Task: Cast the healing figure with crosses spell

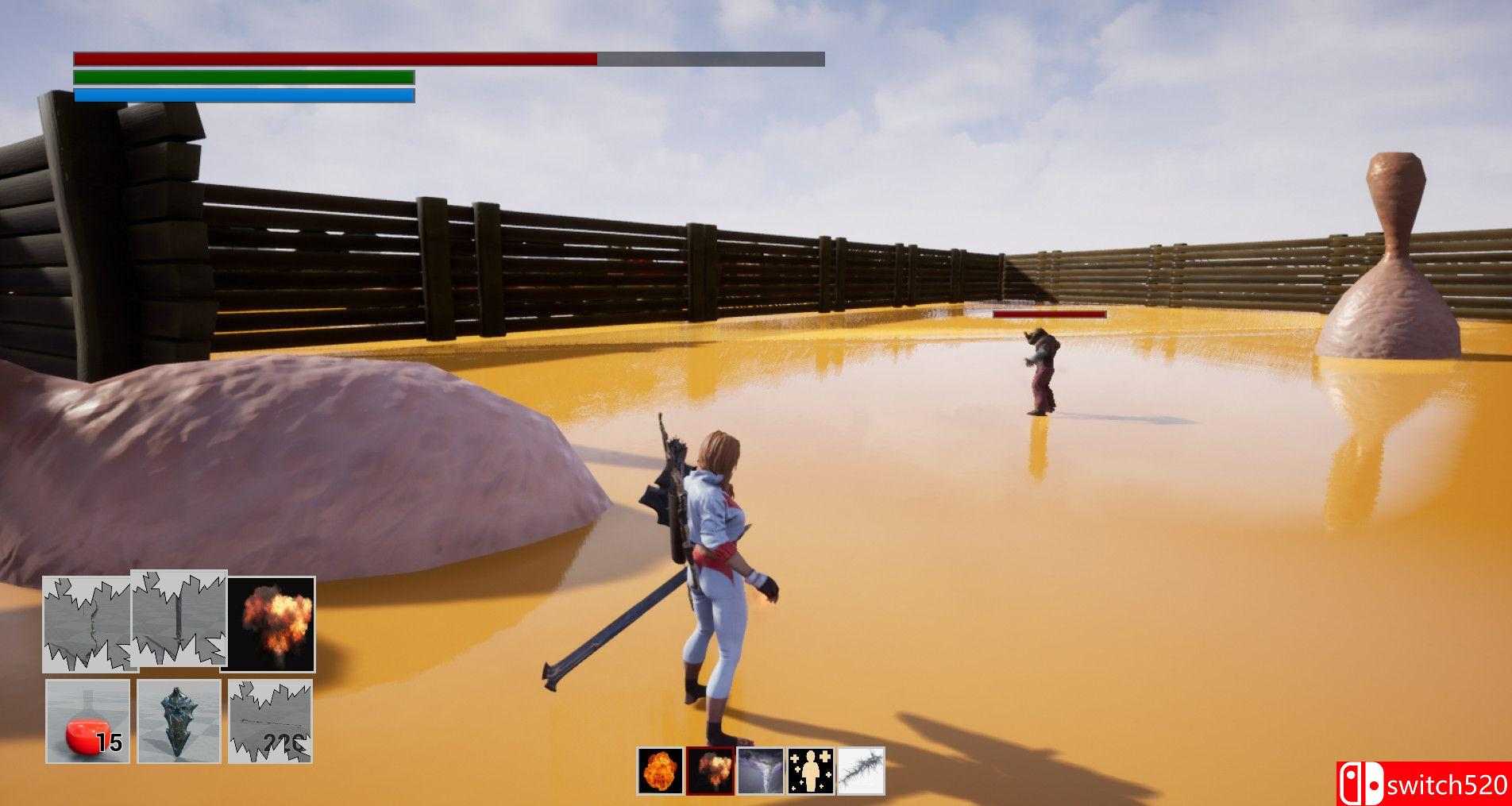Action: [811, 771]
